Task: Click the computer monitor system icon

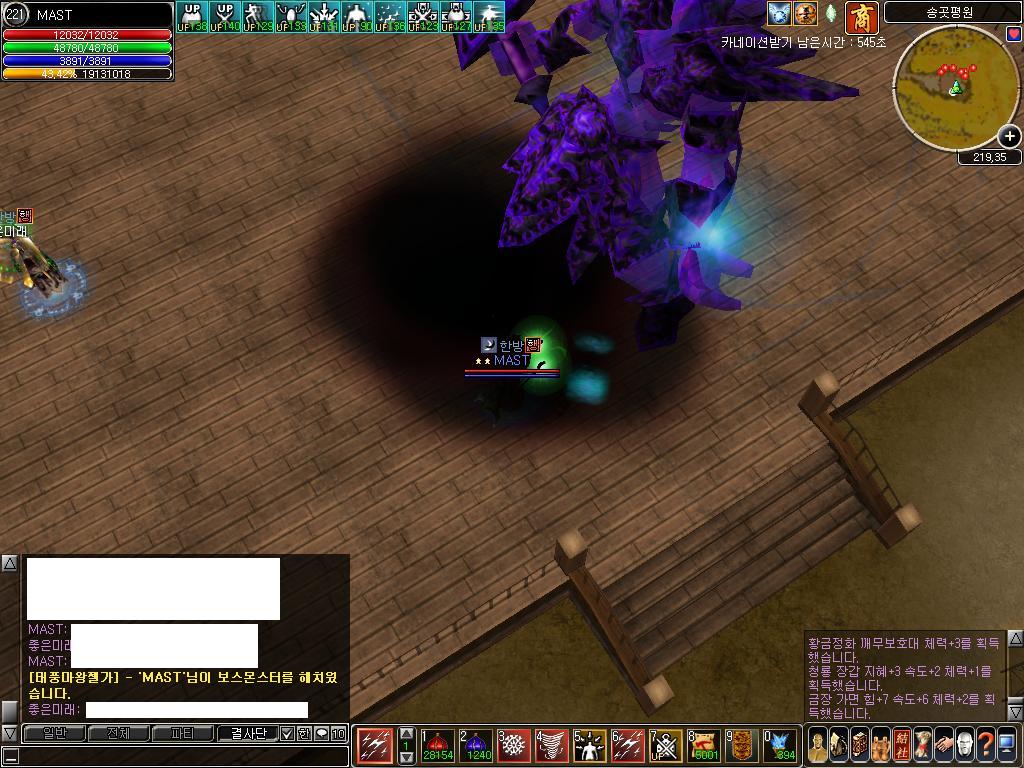Action: (x=1008, y=745)
